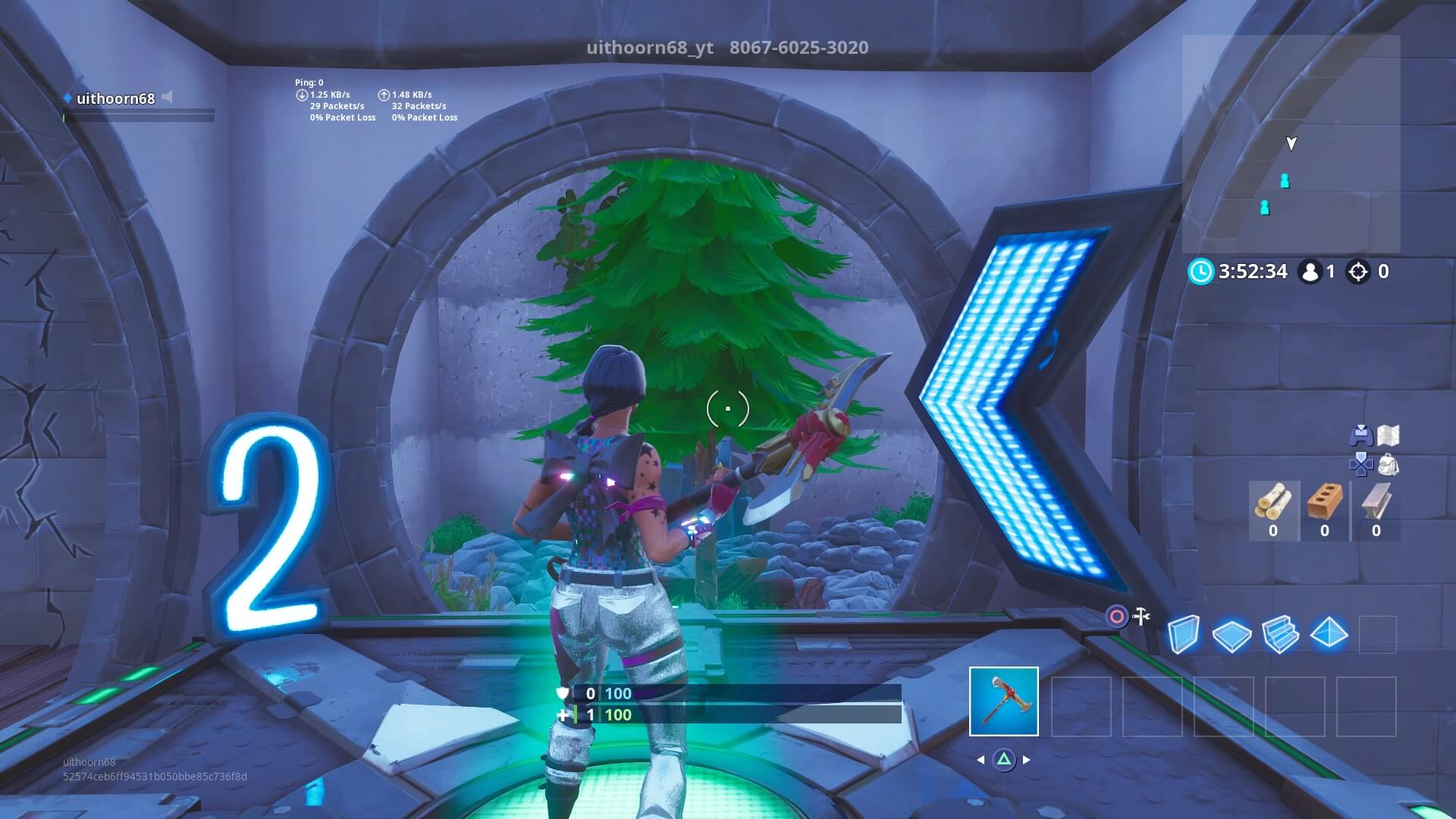Image resolution: width=1456 pixels, height=819 pixels.
Task: Mute uithoorn68 via the speaker icon
Action: [x=166, y=97]
